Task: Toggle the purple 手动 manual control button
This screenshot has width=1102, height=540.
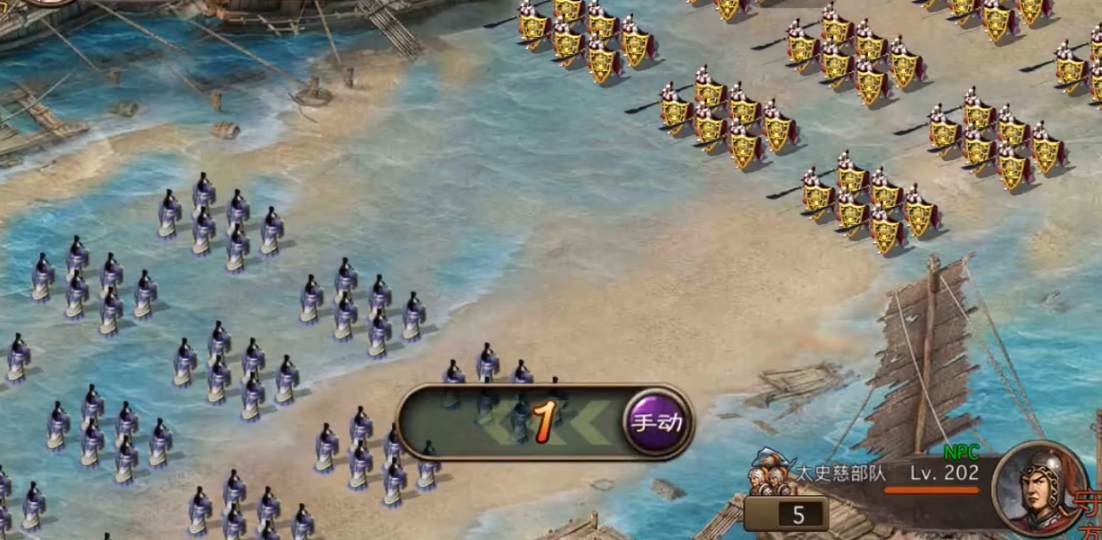Action: coord(656,422)
